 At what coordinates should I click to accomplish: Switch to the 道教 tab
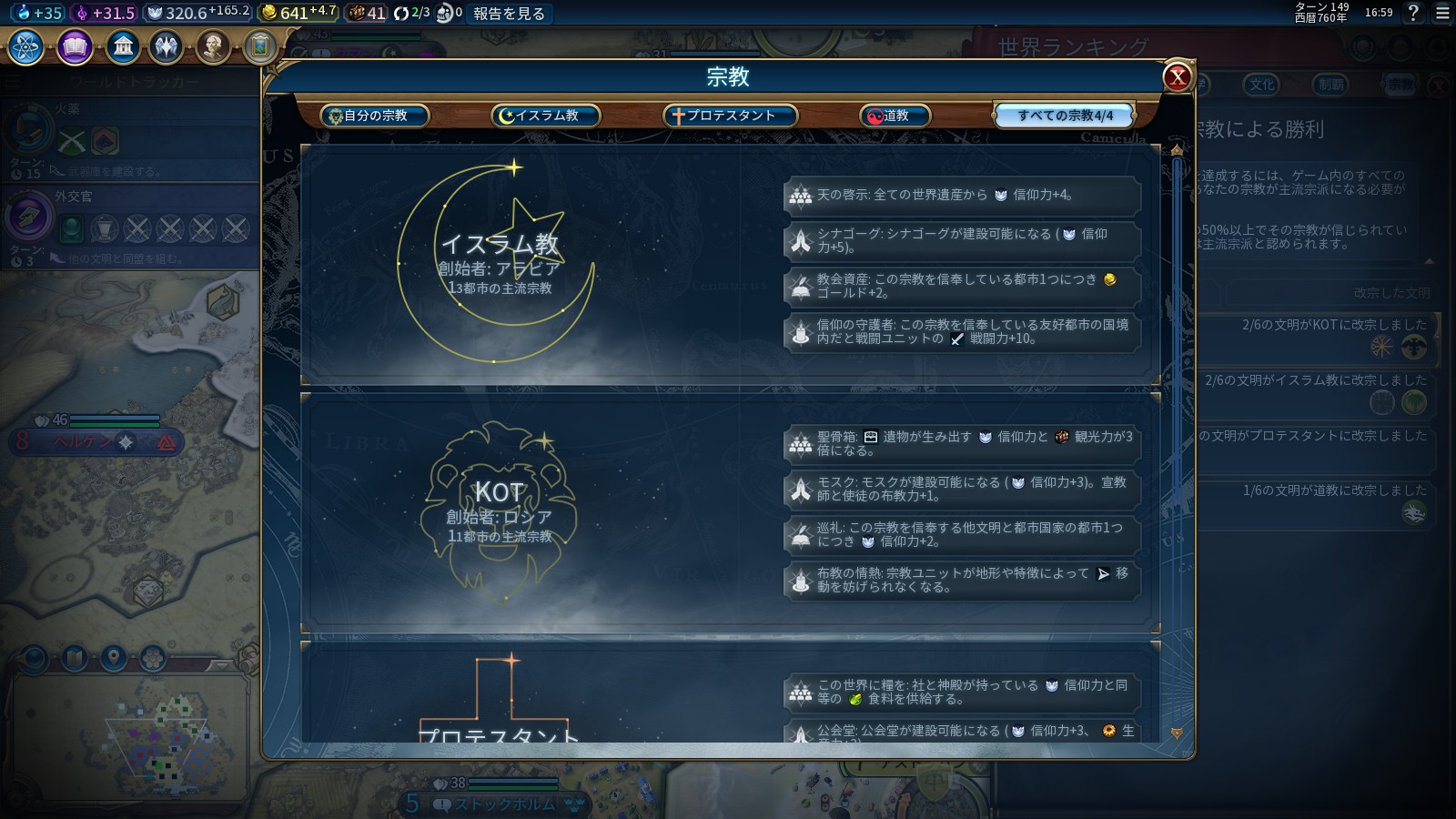click(x=895, y=116)
